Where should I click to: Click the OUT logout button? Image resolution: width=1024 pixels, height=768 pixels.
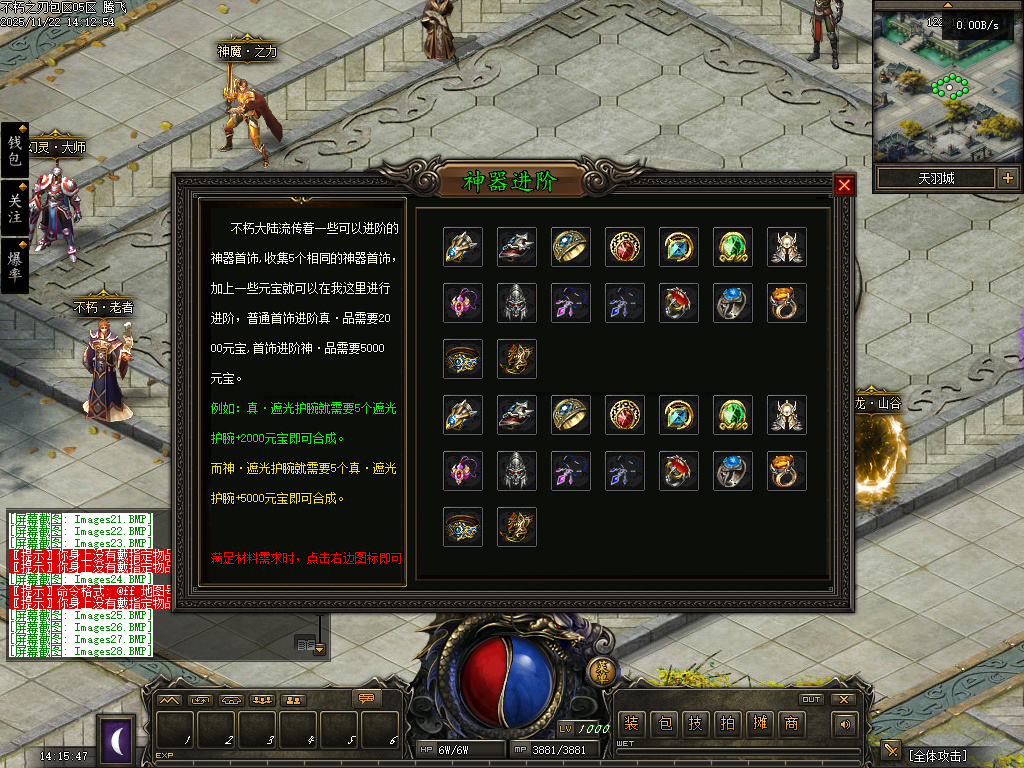(x=811, y=699)
